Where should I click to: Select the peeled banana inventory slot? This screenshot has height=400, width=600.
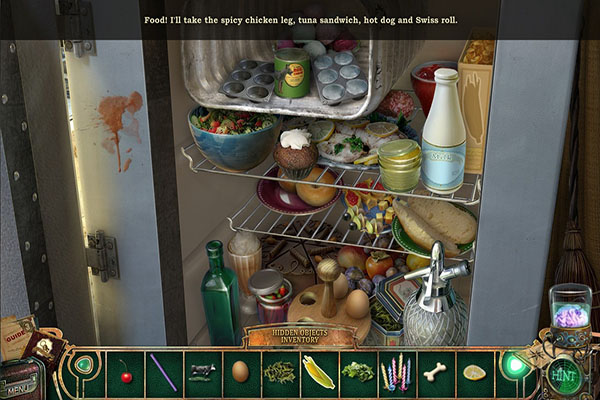click(318, 373)
